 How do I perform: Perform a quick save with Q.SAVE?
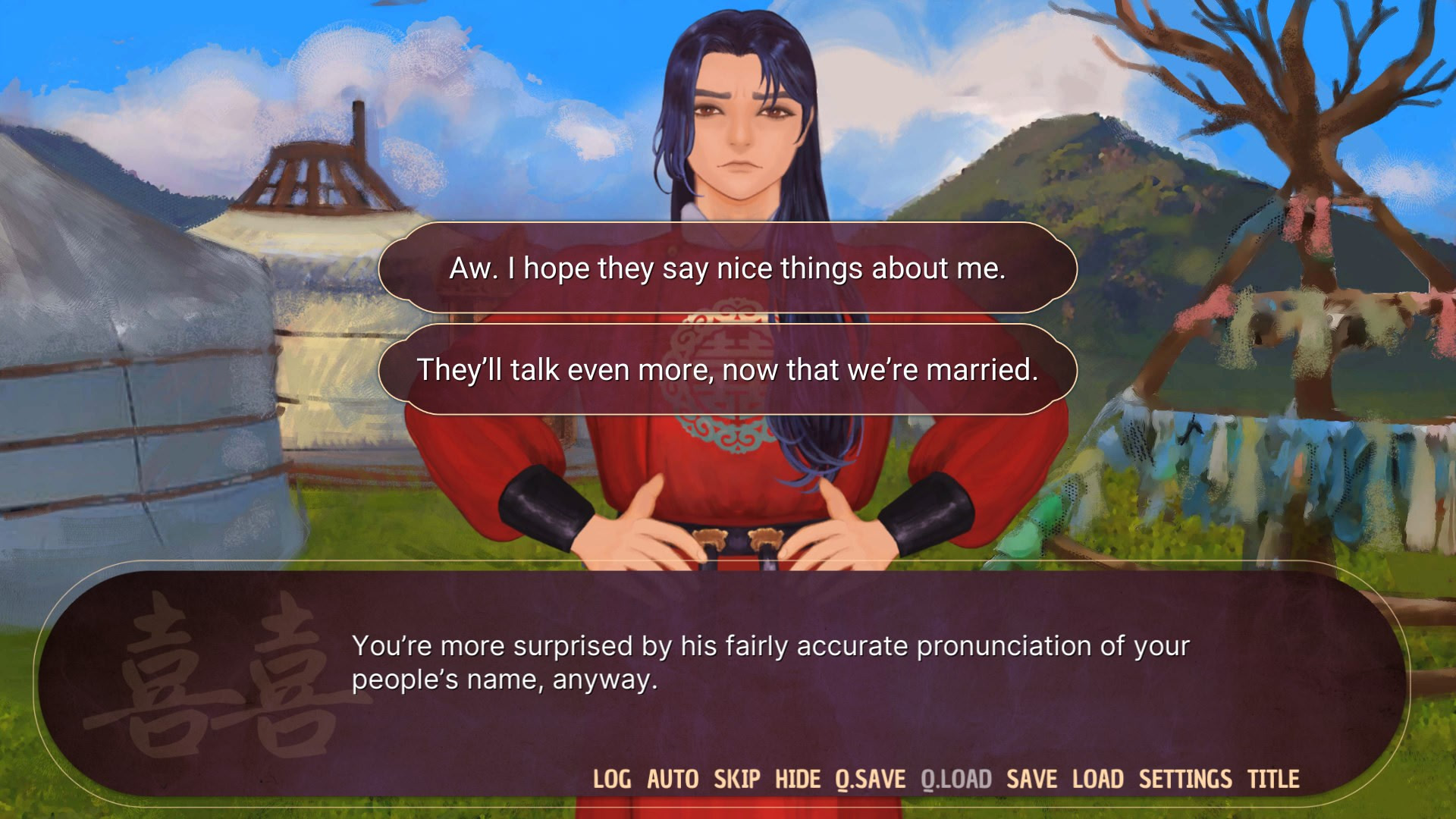point(869,778)
